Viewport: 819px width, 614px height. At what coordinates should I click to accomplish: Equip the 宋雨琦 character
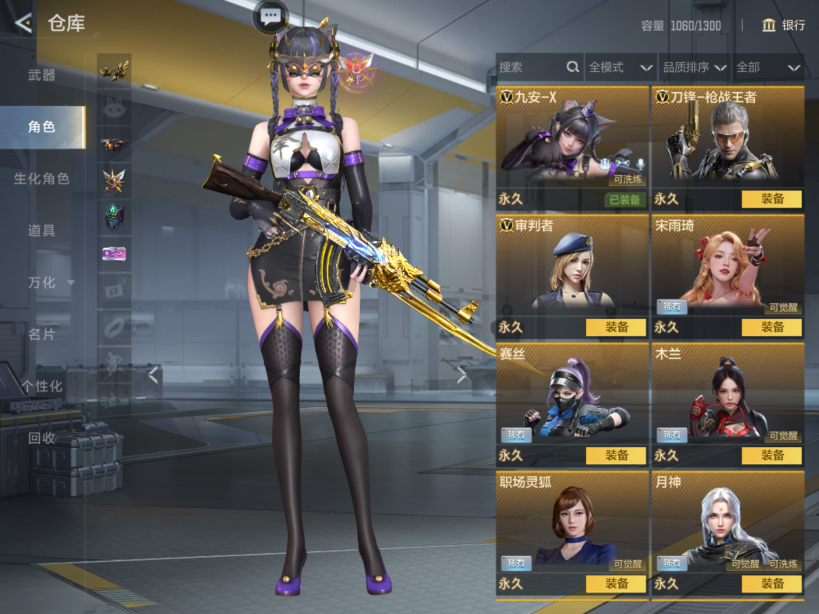pyautogui.click(x=771, y=327)
